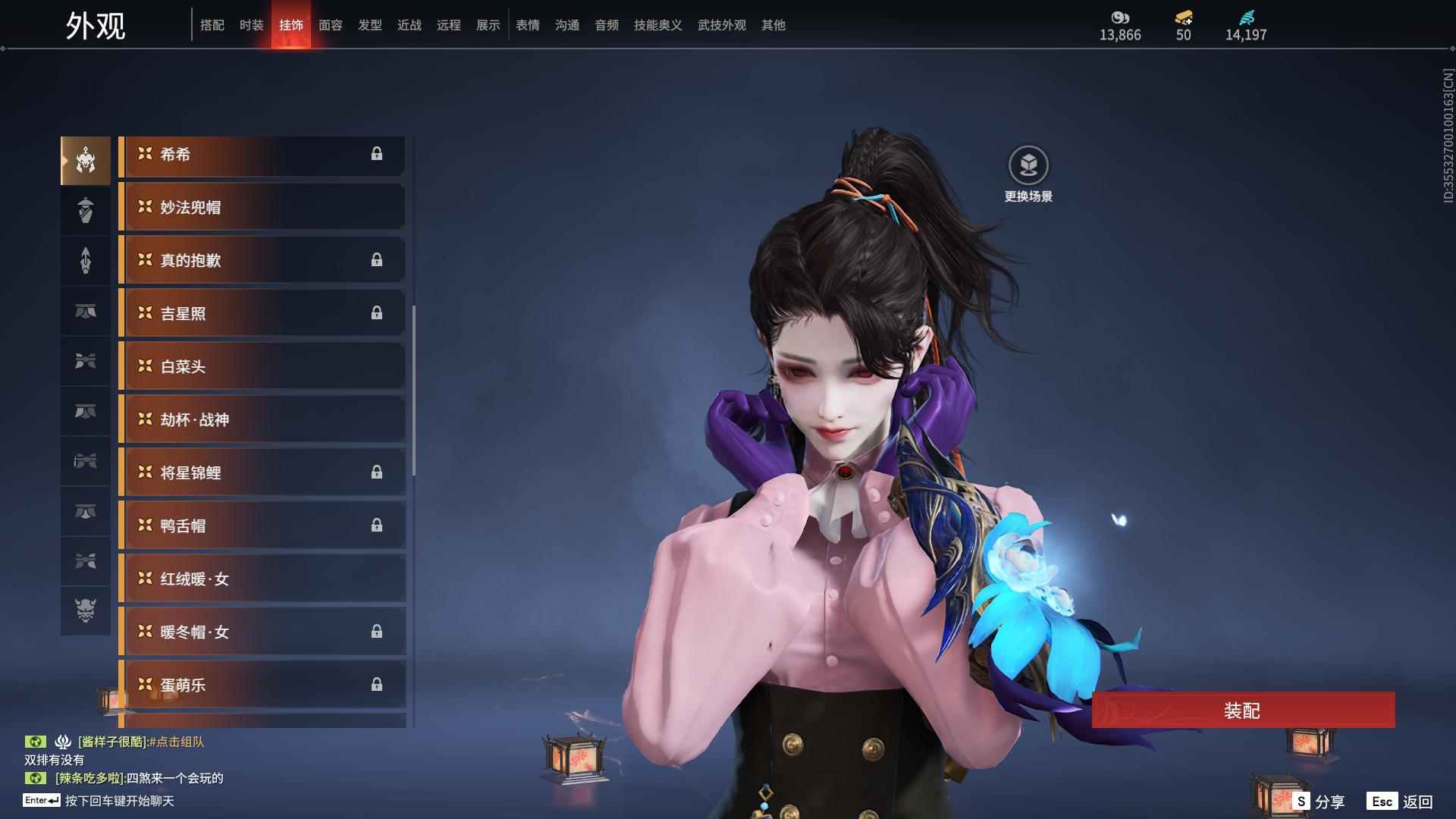
Task: Select the 劫杯·战神 accessory entry
Action: [x=262, y=419]
